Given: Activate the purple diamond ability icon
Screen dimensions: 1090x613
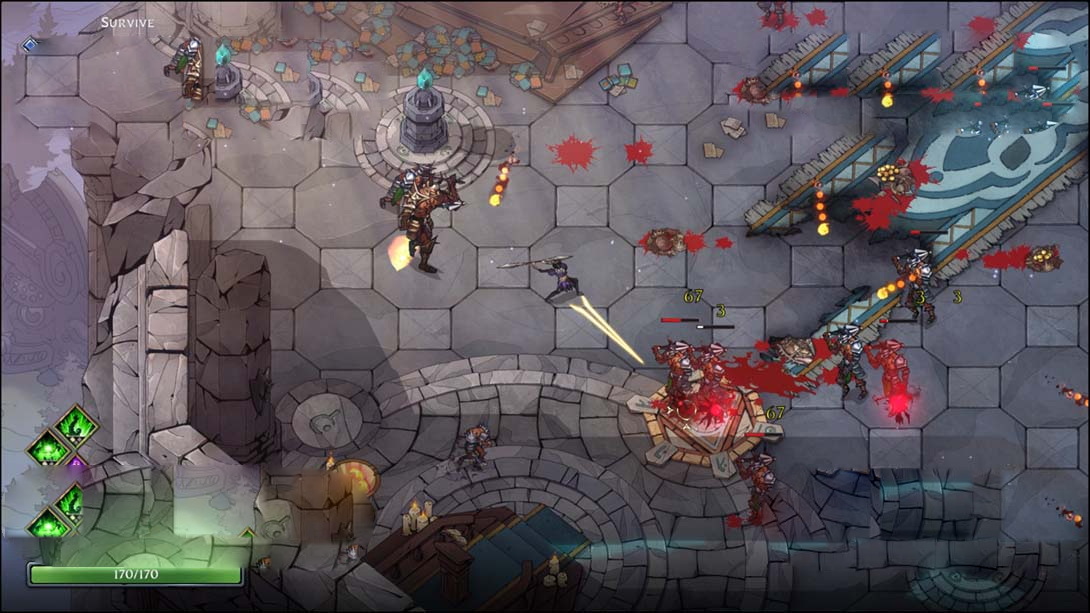Looking at the screenshot, I should coord(76,463).
